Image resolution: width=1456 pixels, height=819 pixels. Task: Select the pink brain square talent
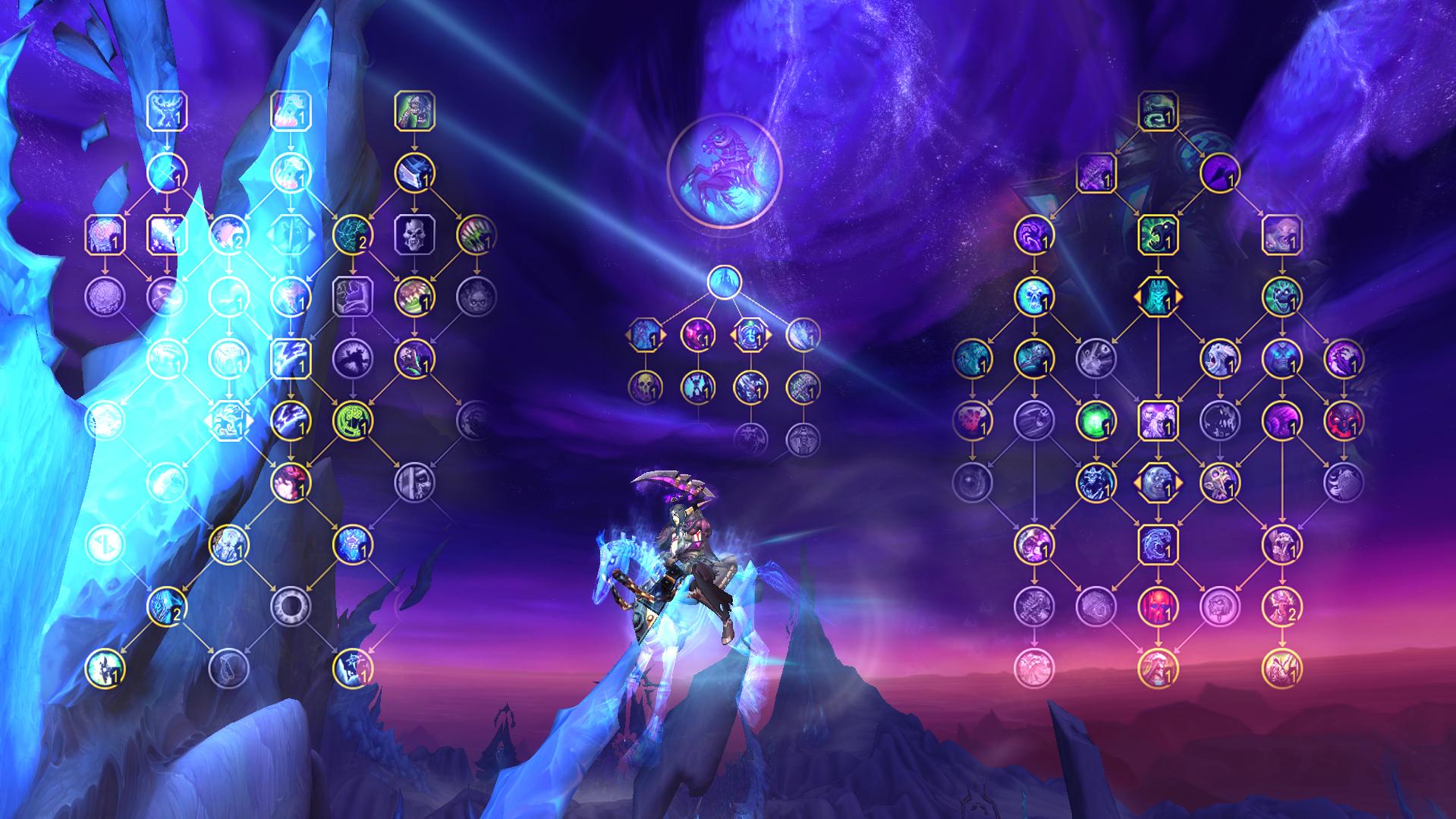pyautogui.click(x=105, y=235)
